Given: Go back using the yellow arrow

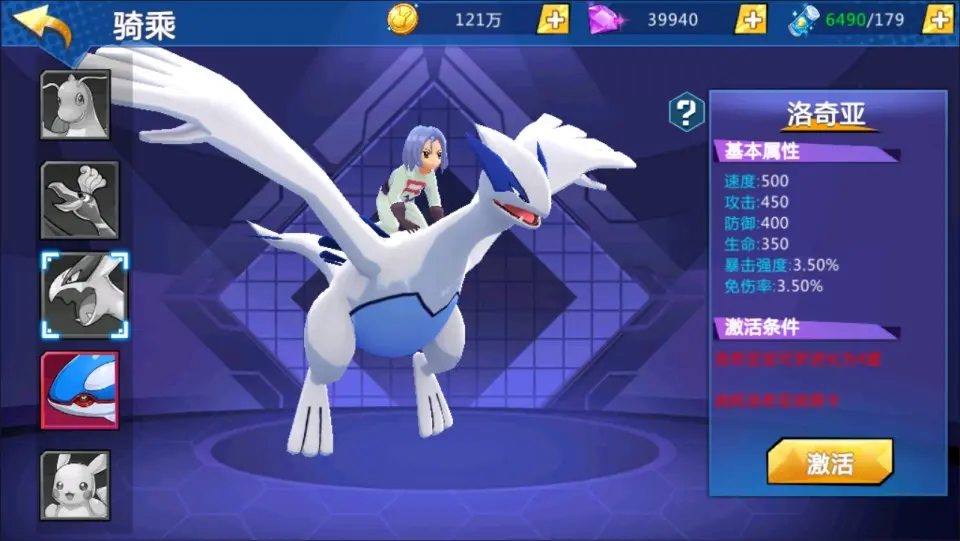Looking at the screenshot, I should pyautogui.click(x=43, y=25).
